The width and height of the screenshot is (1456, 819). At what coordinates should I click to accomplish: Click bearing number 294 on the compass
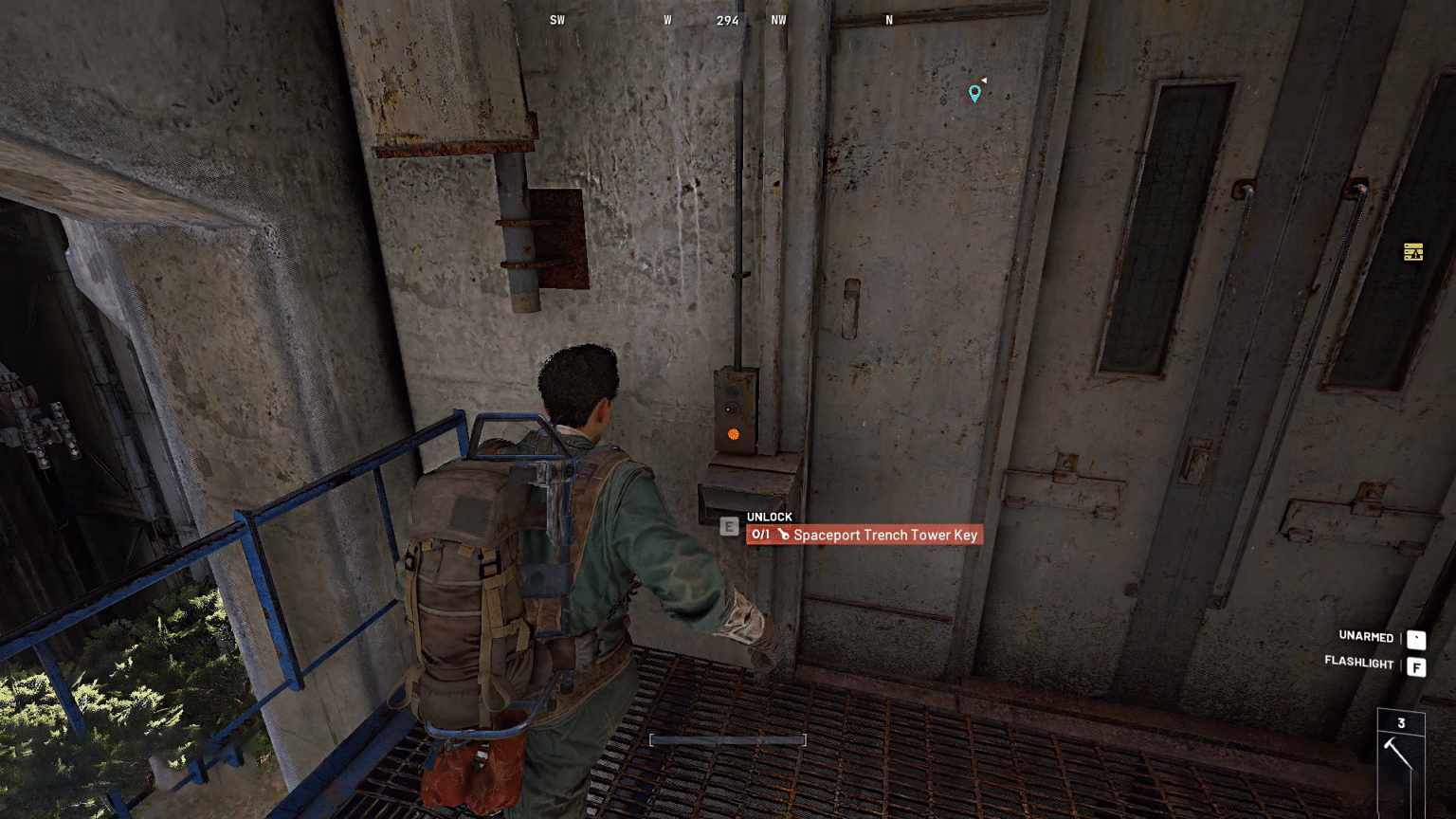point(727,20)
